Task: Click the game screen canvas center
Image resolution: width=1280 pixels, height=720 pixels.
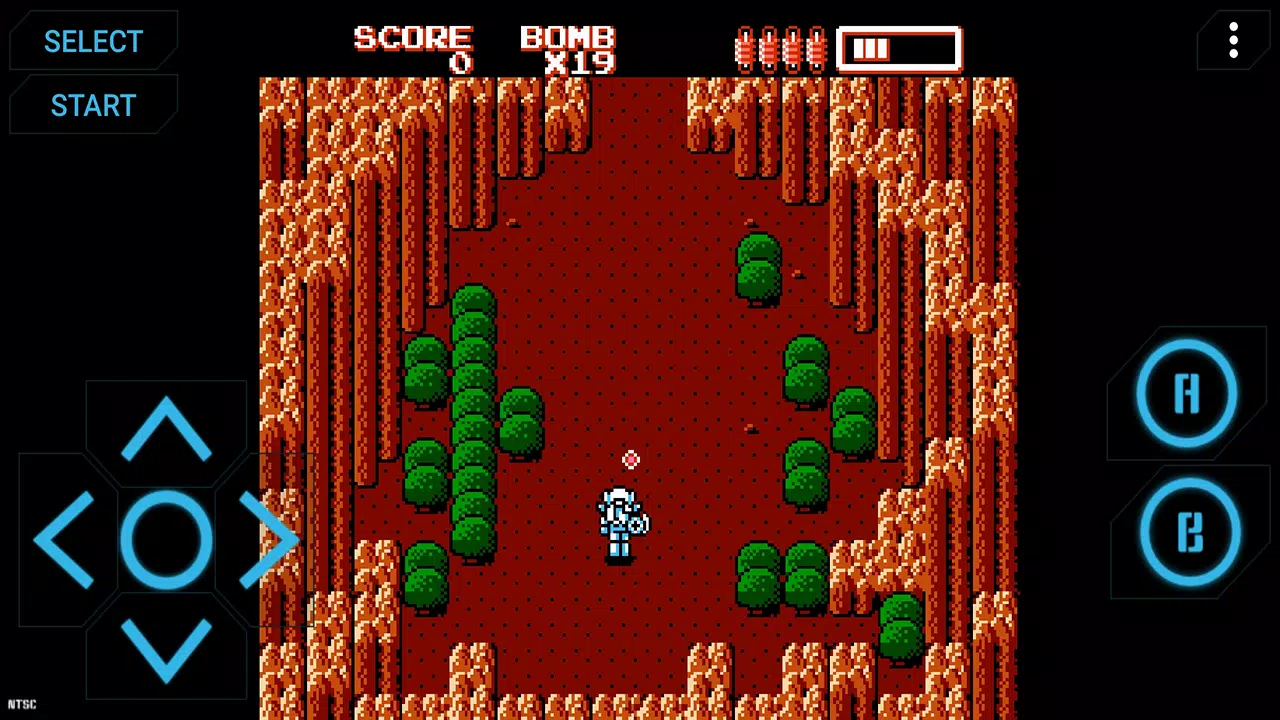Action: (x=638, y=400)
